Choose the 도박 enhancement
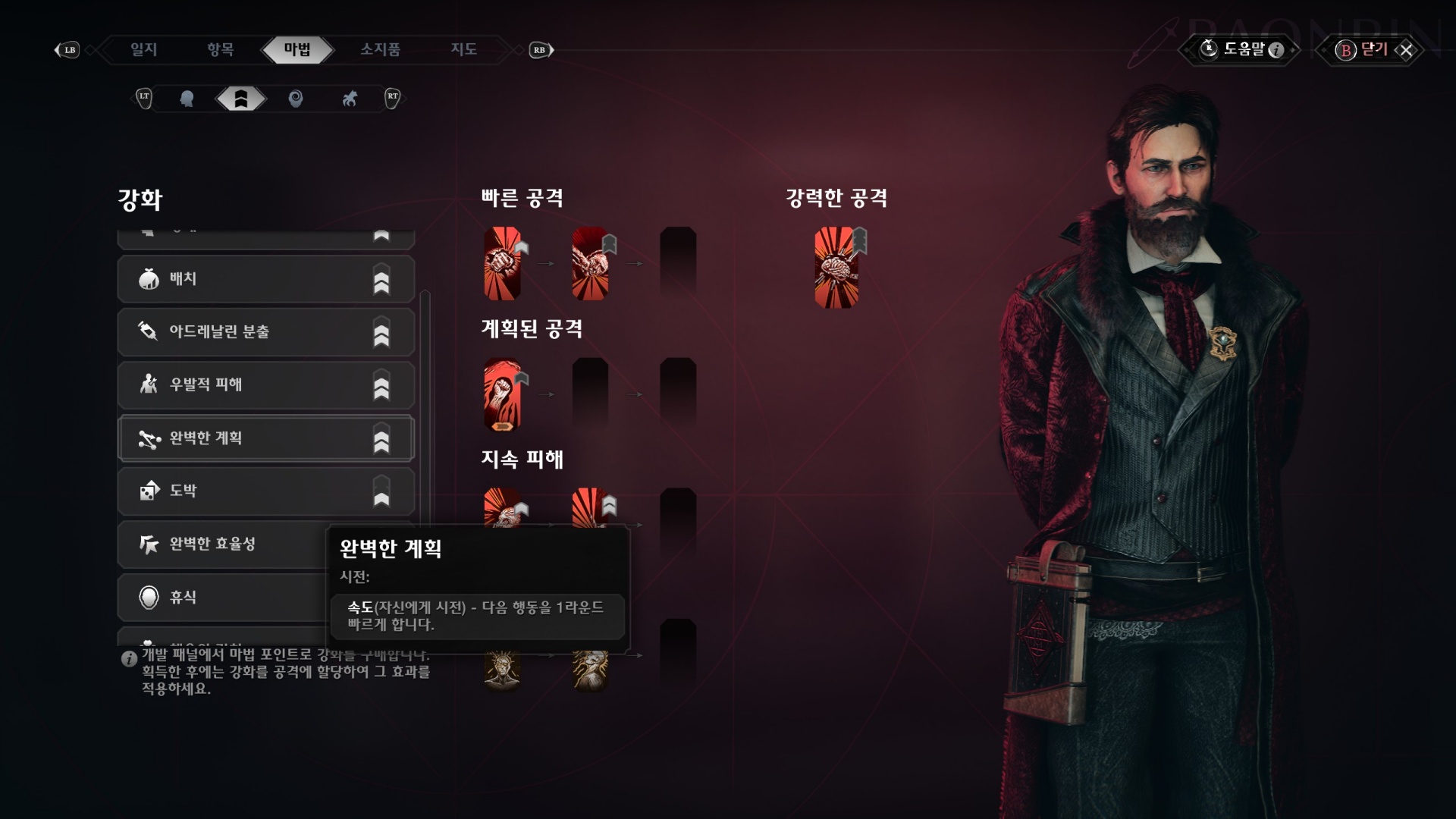 (x=265, y=491)
